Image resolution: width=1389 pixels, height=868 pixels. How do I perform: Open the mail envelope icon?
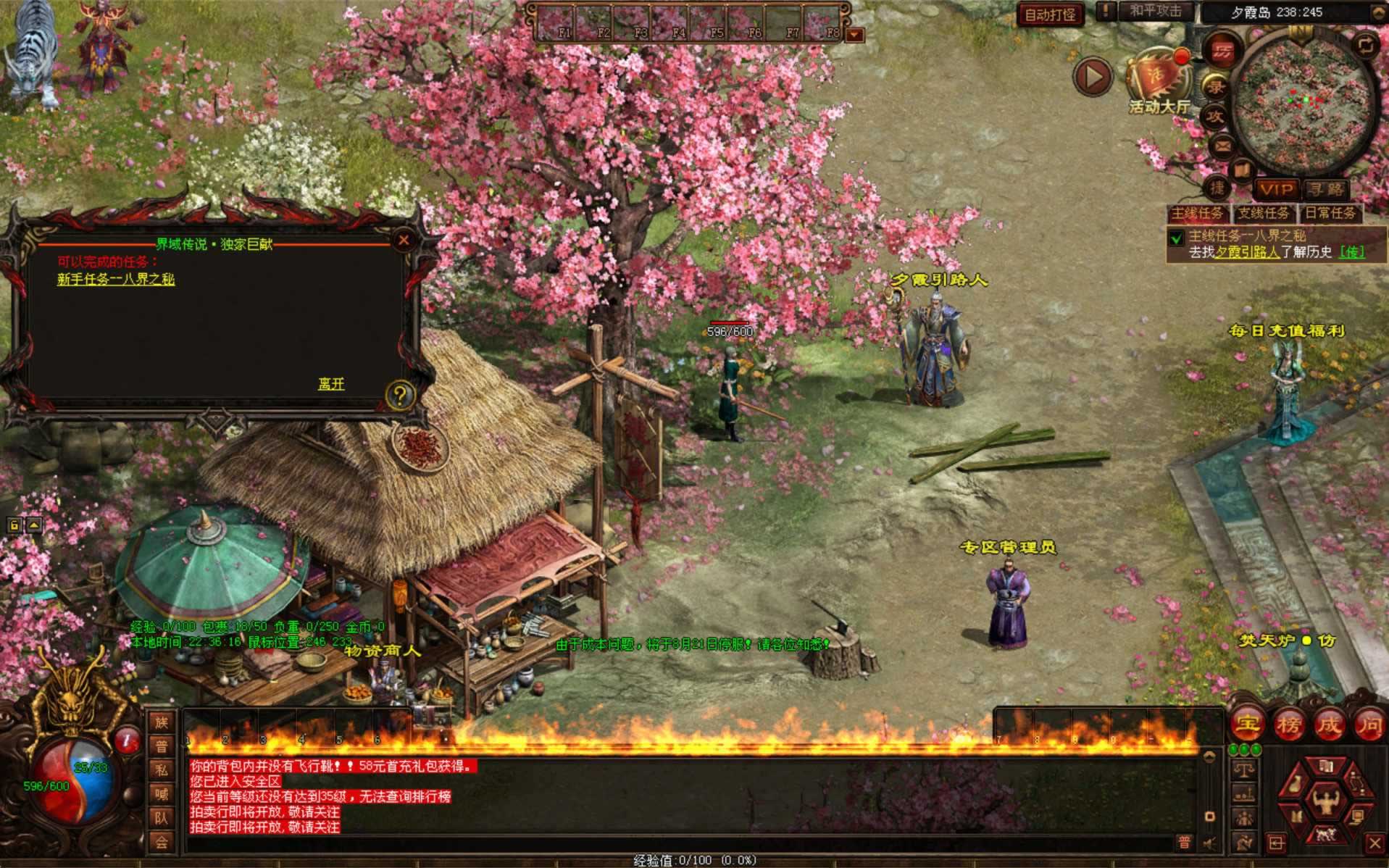1222,146
